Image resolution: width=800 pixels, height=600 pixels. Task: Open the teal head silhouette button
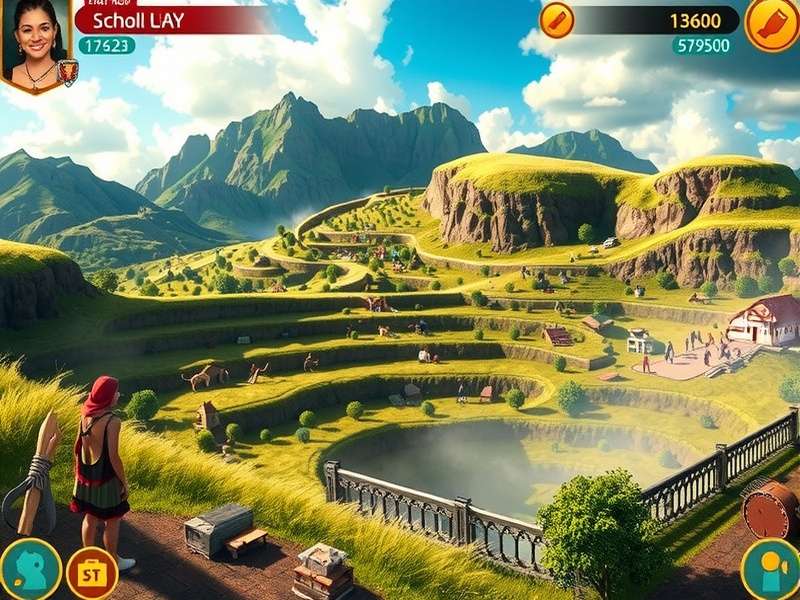[x=30, y=570]
